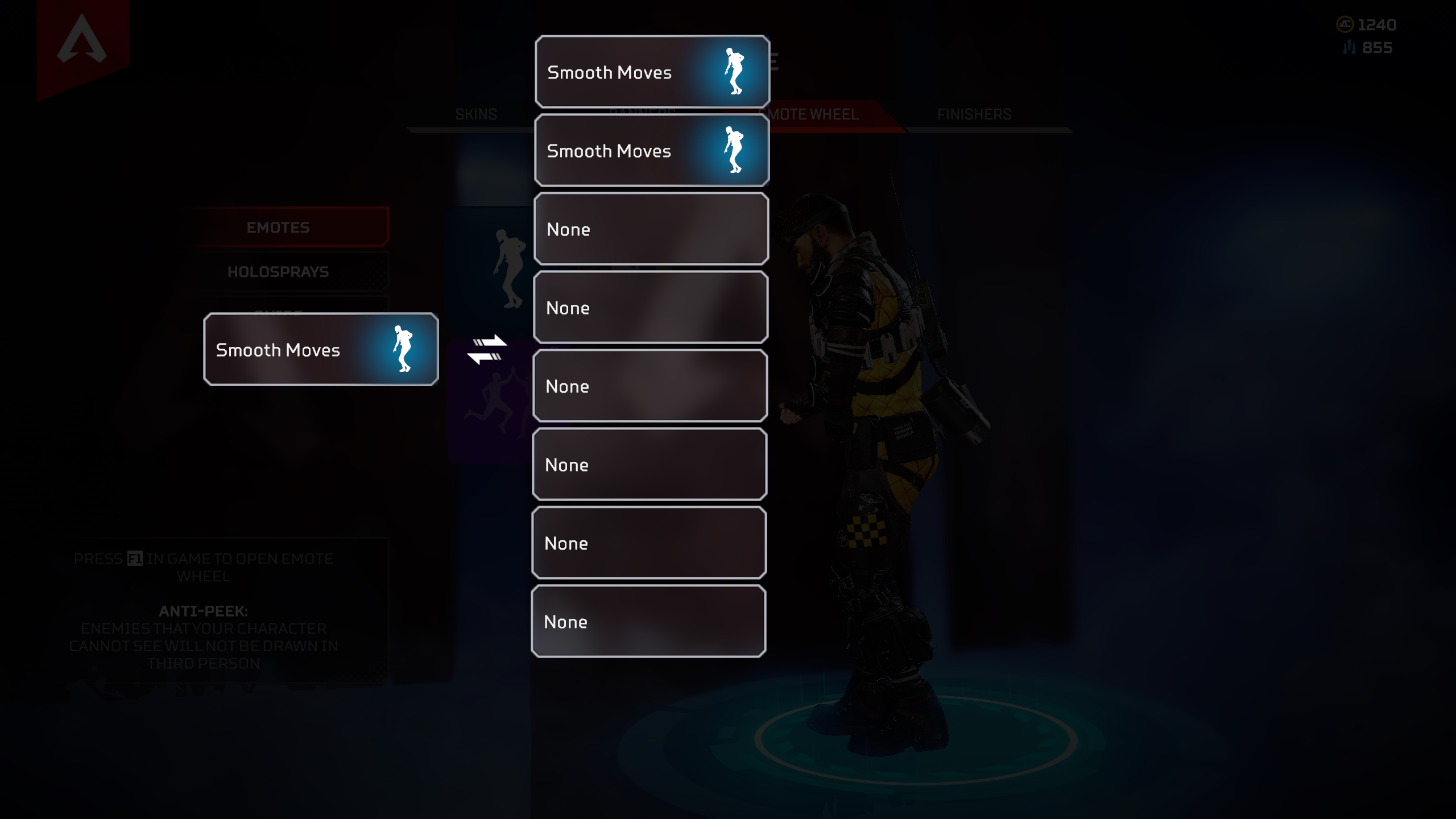This screenshot has height=819, width=1456.
Task: Click the emote silhouette icon left of the slot list
Action: click(x=509, y=267)
